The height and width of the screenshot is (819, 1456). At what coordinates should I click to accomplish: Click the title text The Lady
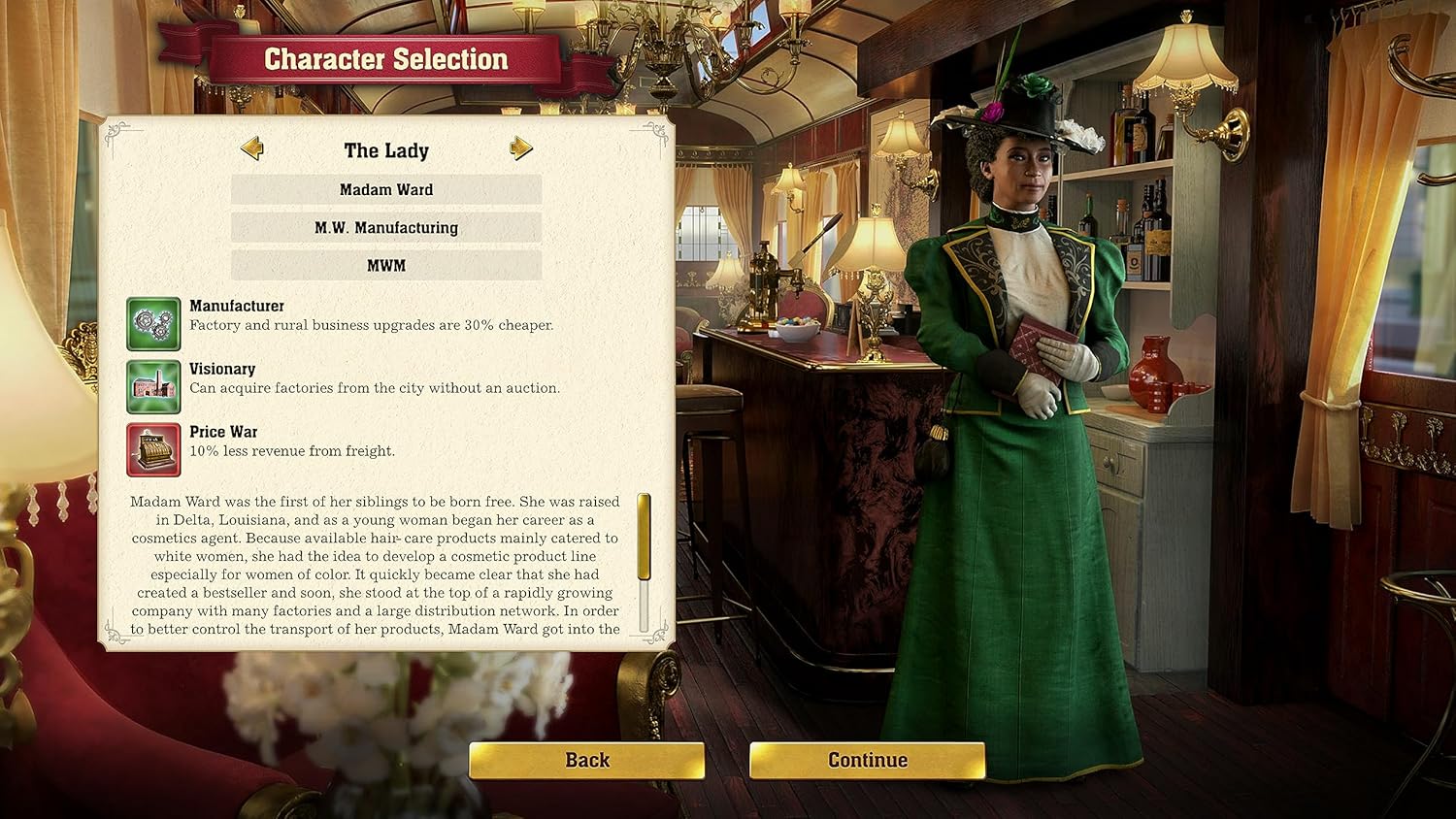click(386, 150)
